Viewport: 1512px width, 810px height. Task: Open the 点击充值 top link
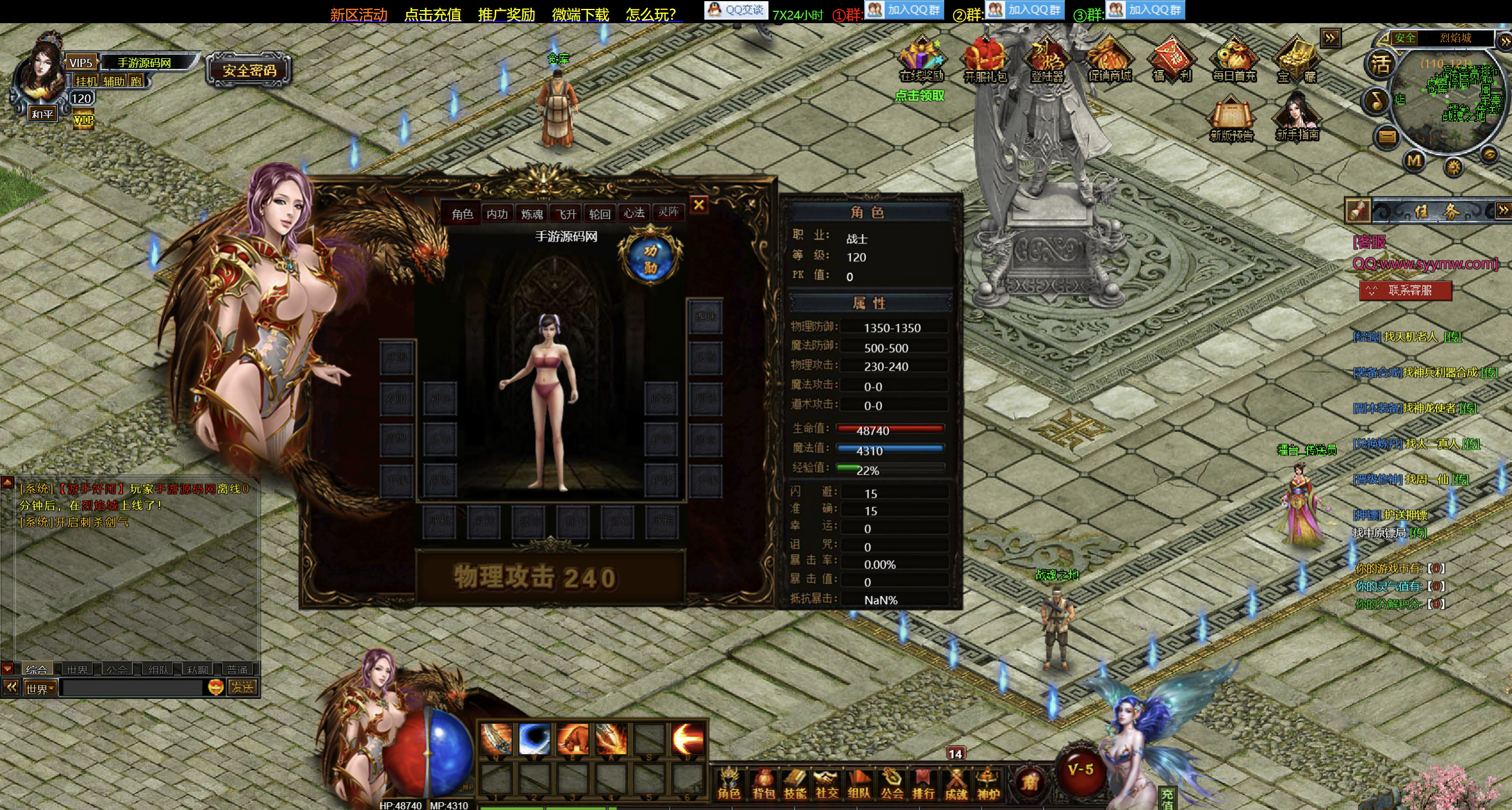coord(432,15)
